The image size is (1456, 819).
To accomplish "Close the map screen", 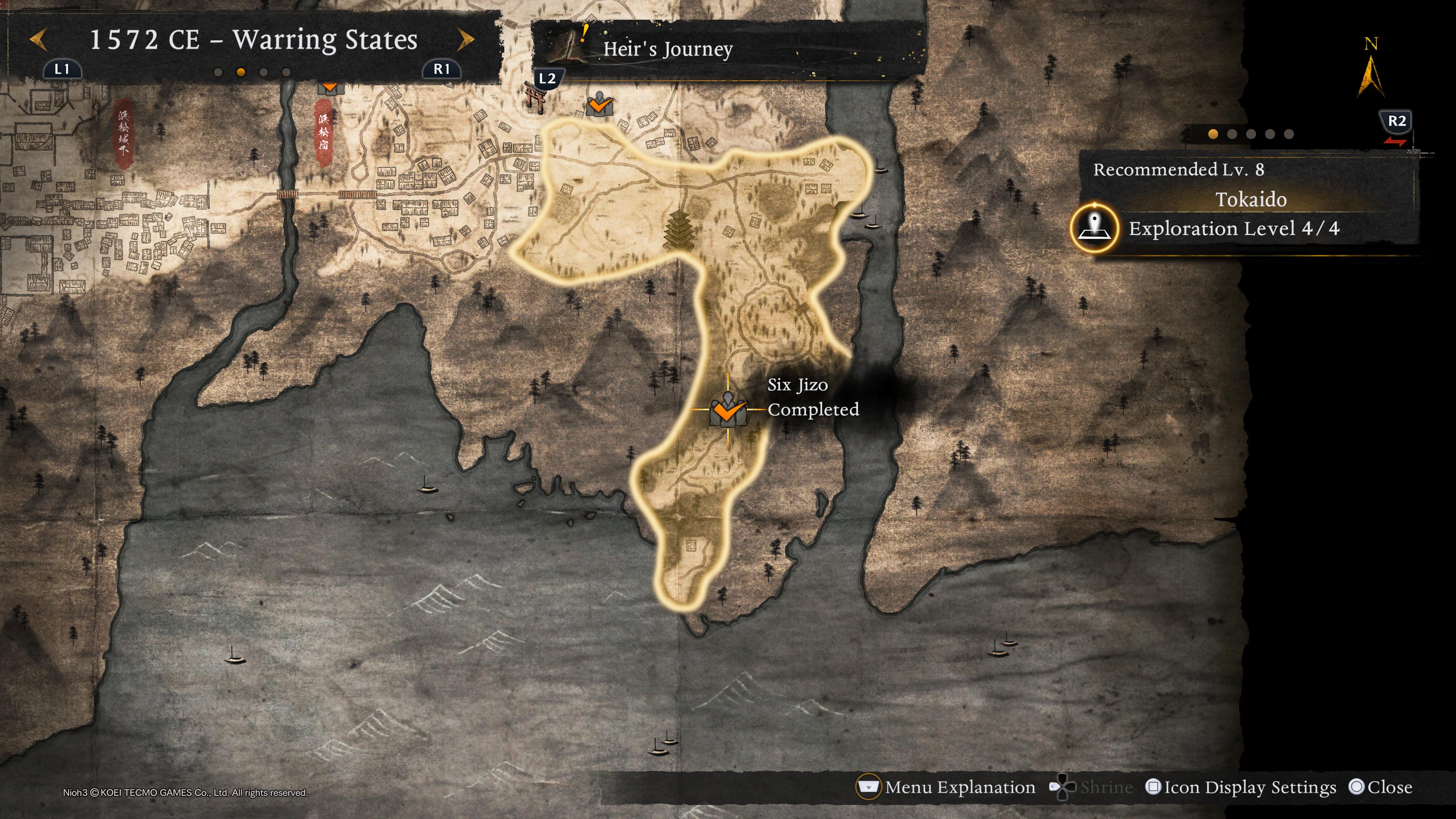I will [x=1381, y=788].
